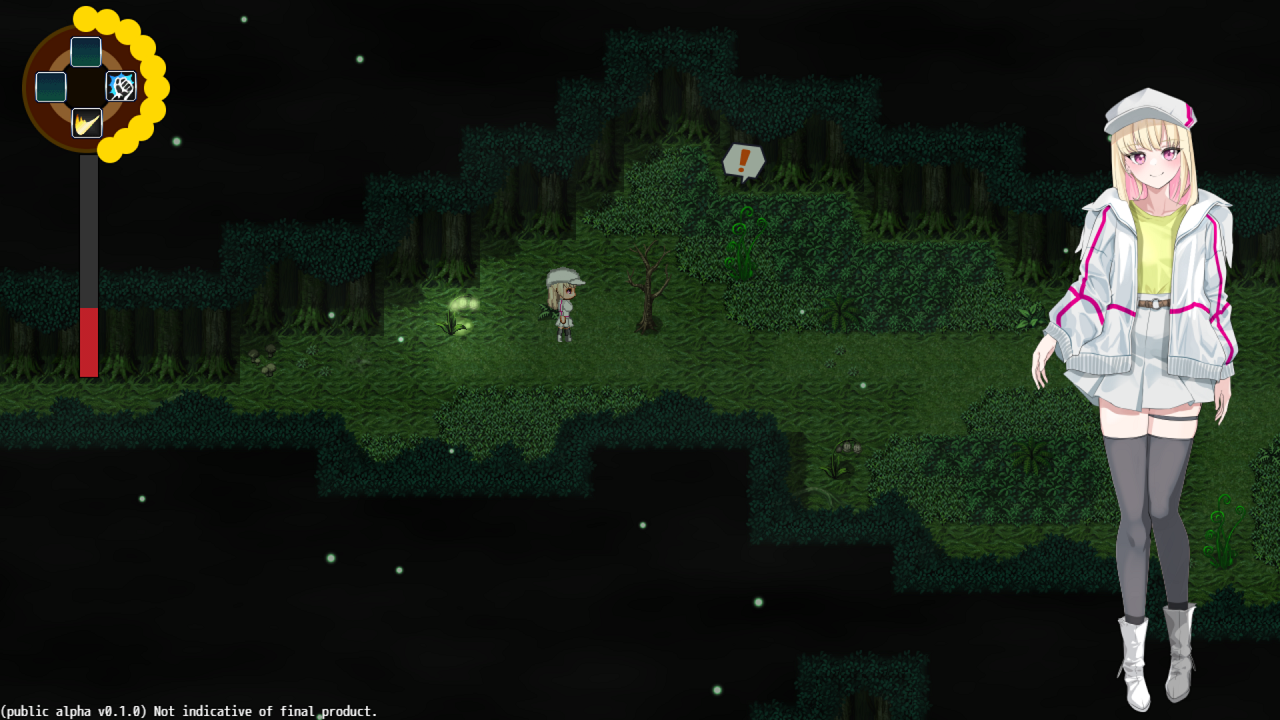Click the empty left skill slot

coord(51,86)
